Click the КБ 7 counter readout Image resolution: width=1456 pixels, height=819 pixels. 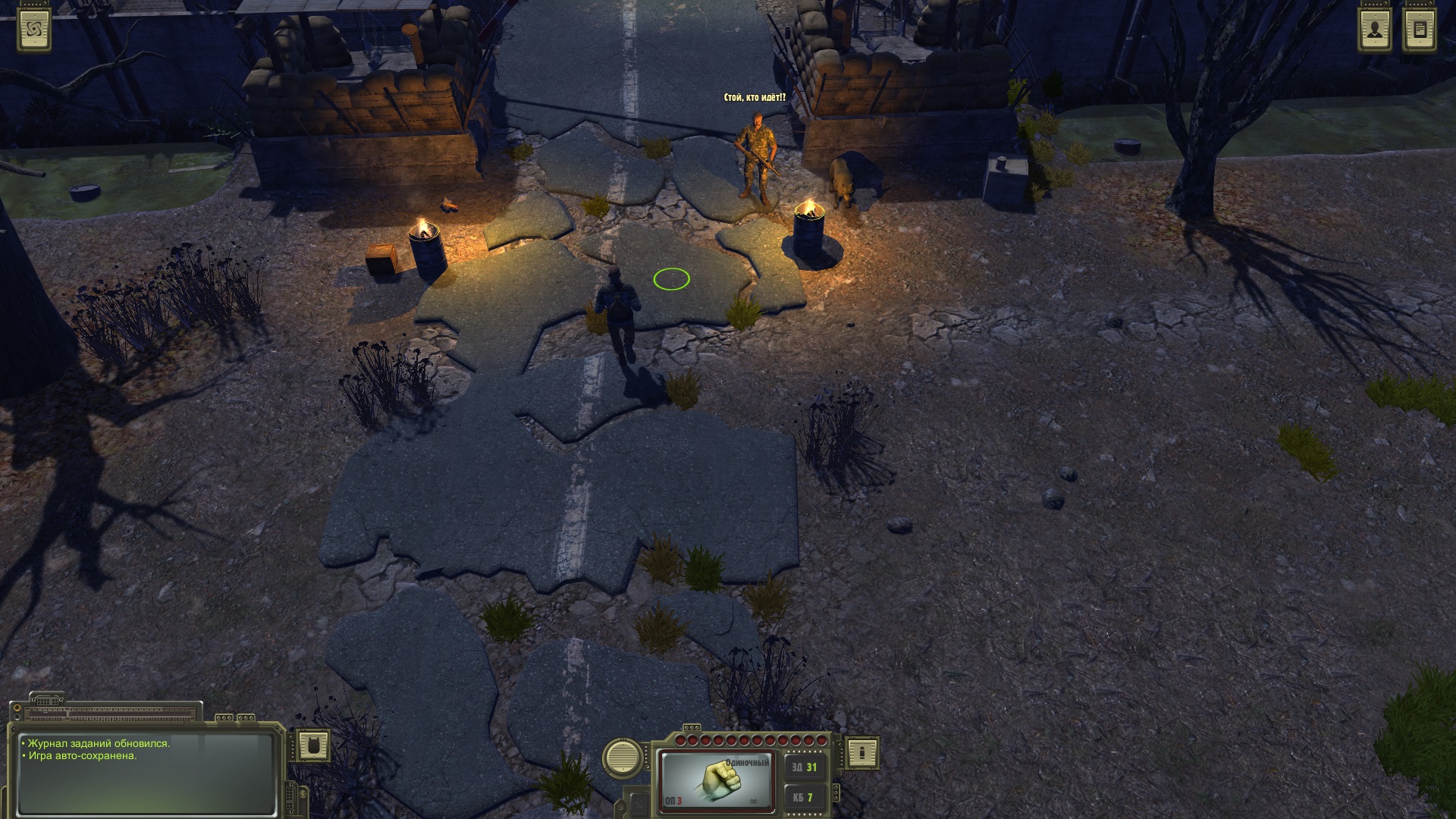point(805,799)
